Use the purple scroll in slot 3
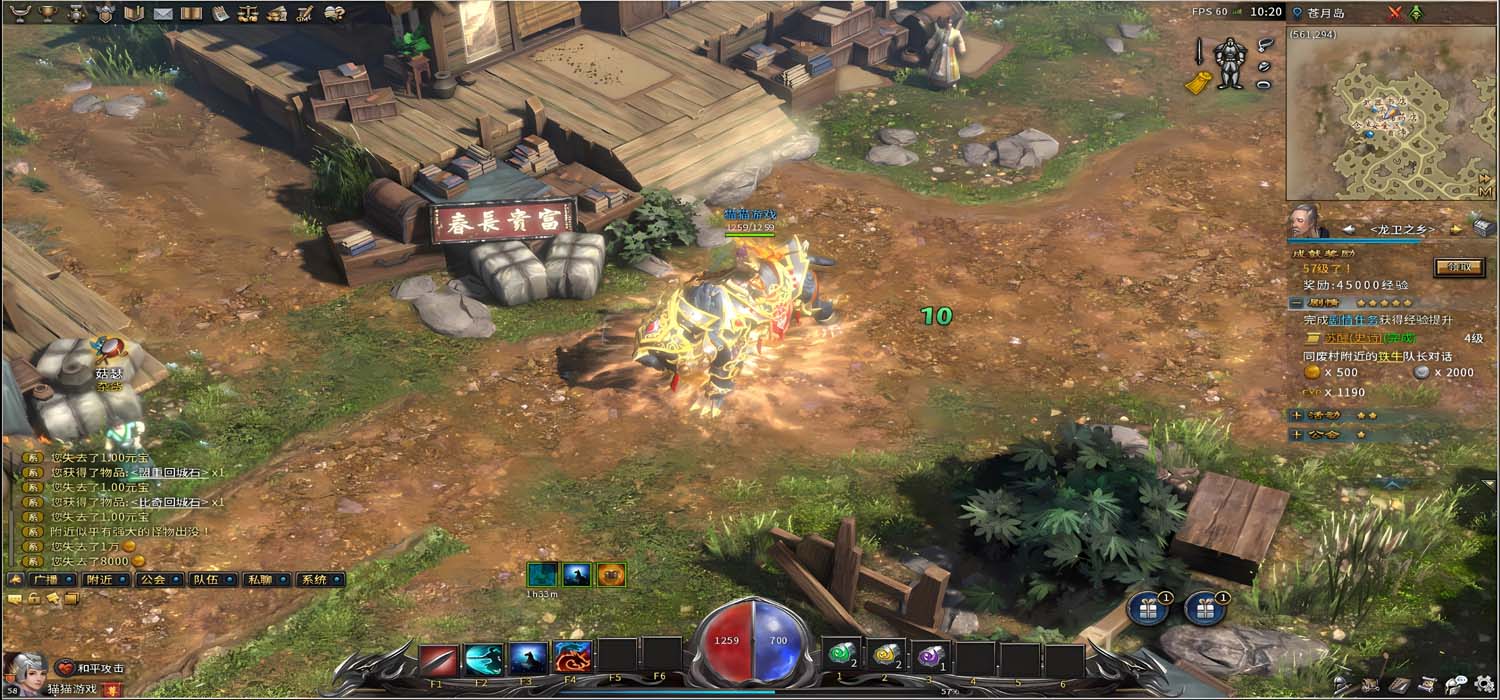The image size is (1500, 700). (930, 656)
